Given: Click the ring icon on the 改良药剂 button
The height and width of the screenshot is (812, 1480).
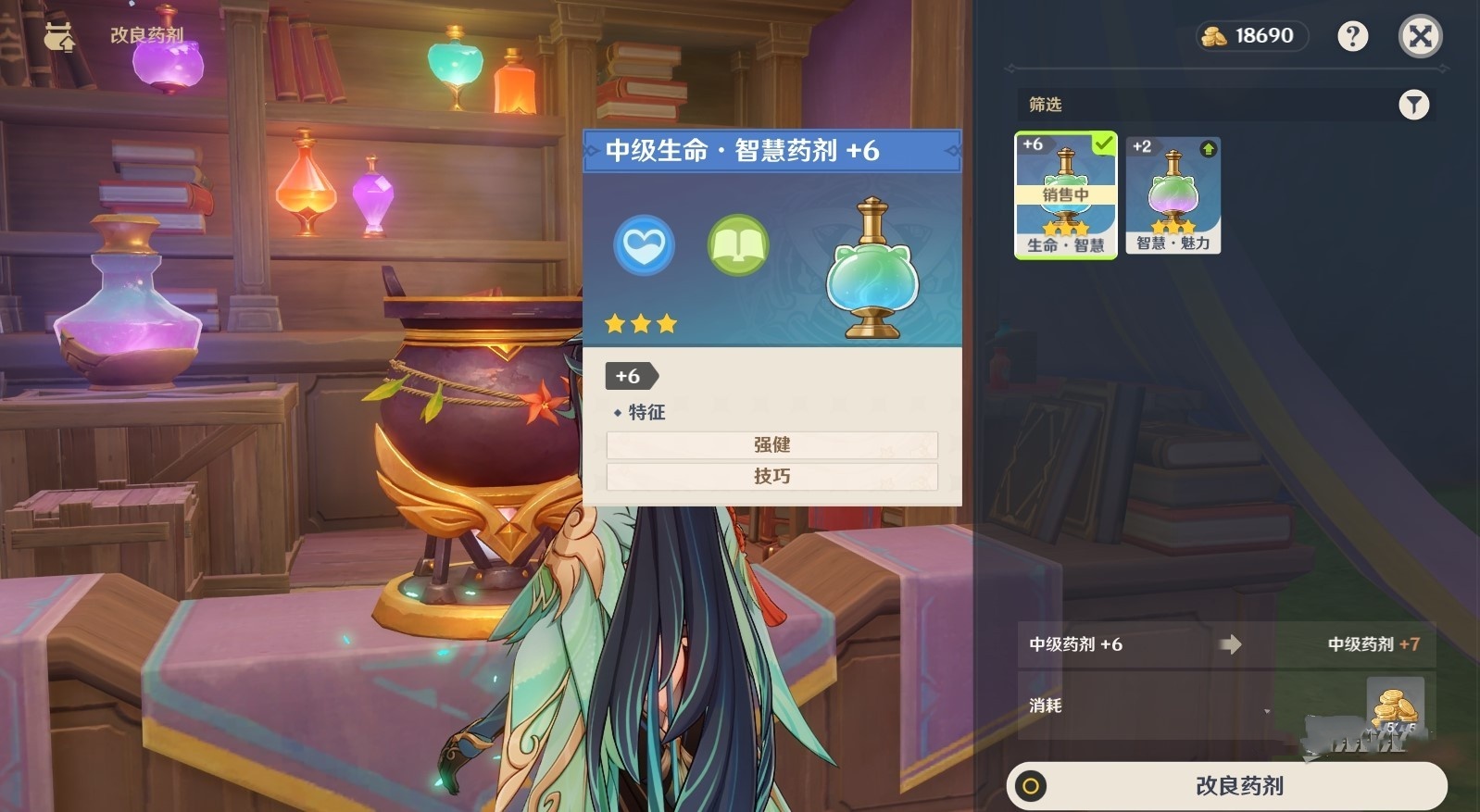Looking at the screenshot, I should tap(1033, 784).
